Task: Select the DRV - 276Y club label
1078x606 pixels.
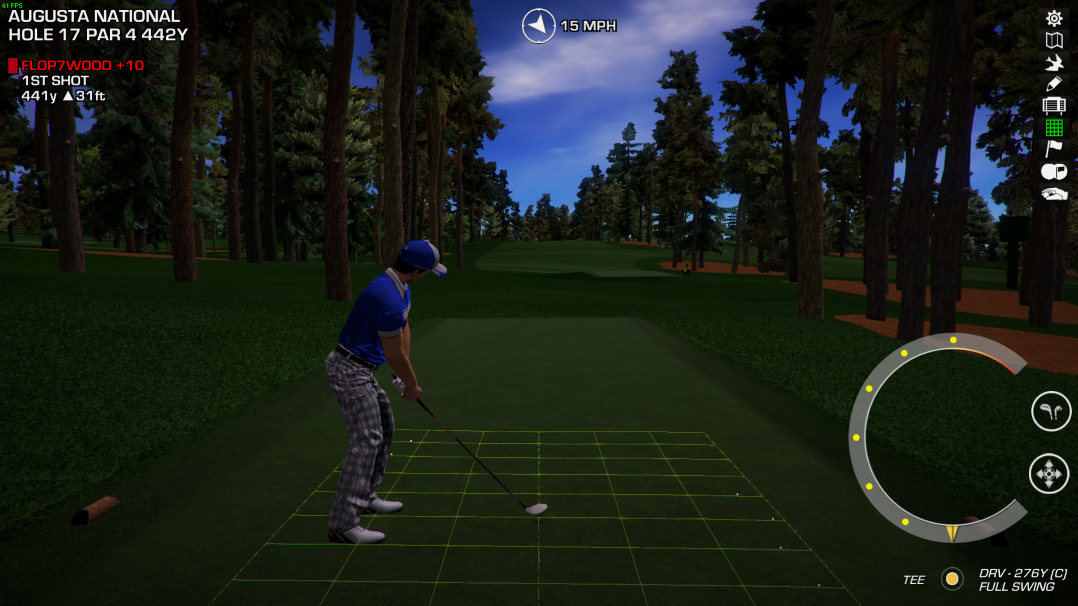Action: [x=1022, y=573]
